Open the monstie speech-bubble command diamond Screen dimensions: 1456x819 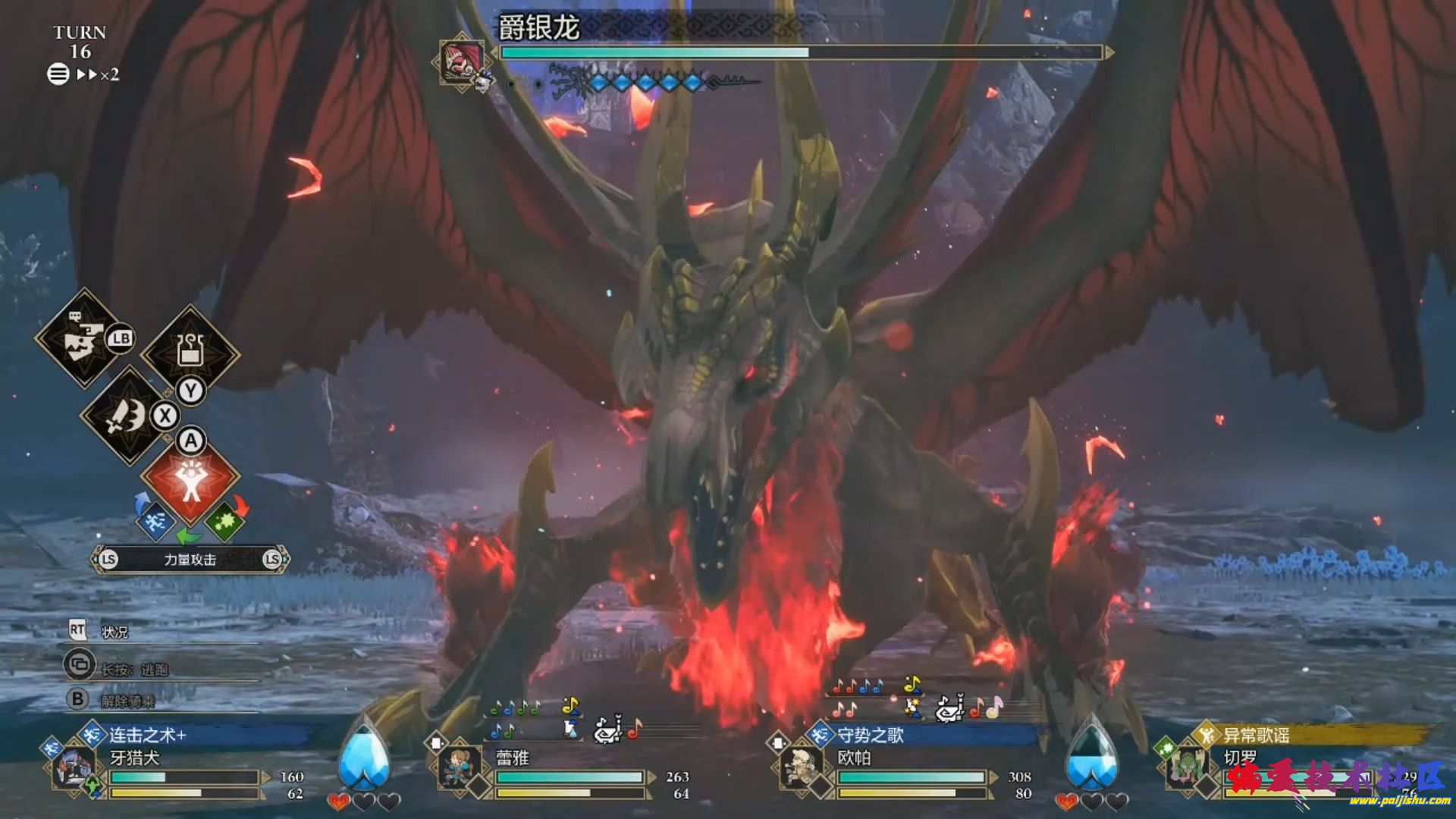click(83, 339)
